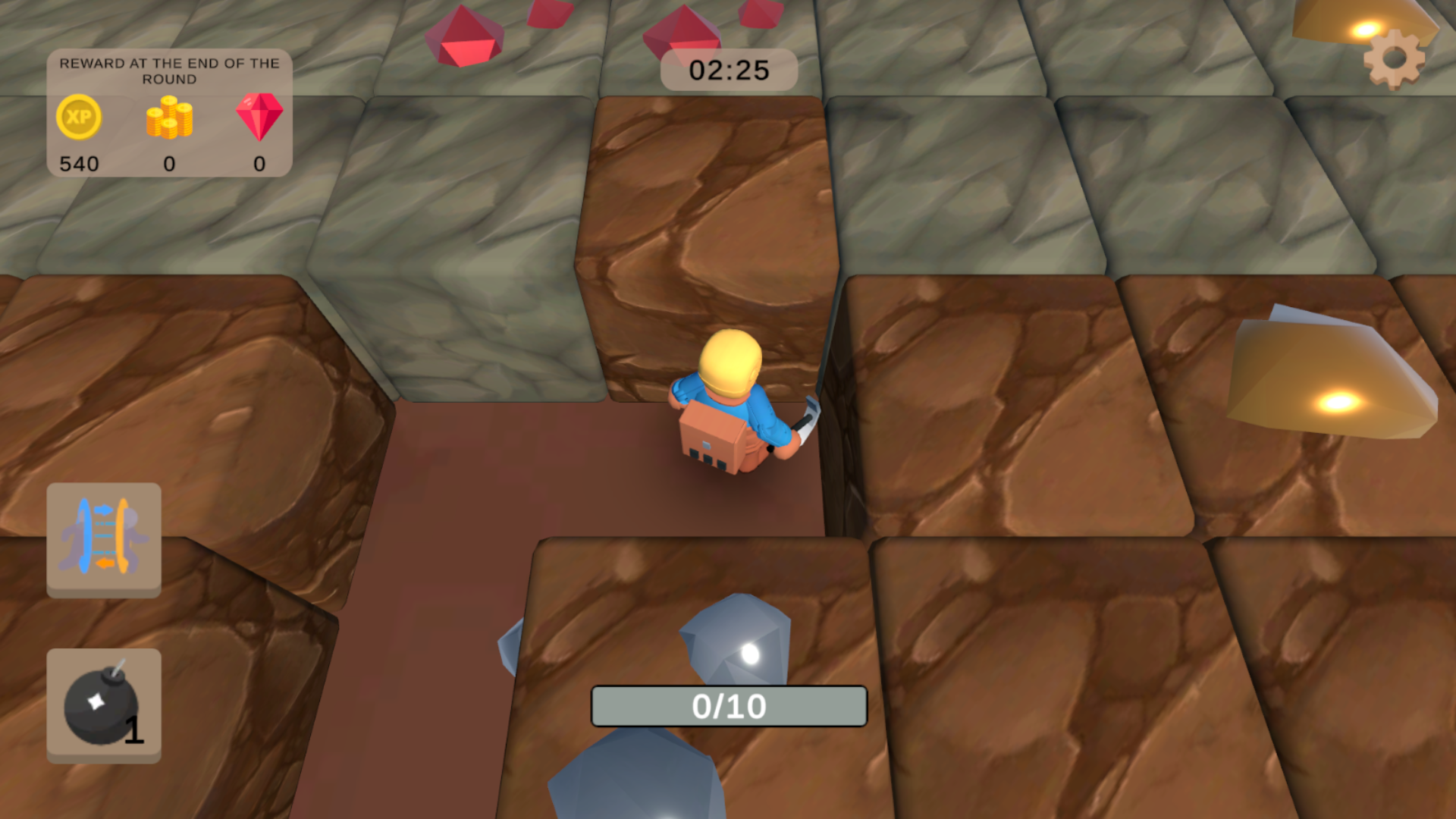Open the settings gear

click(x=1392, y=59)
